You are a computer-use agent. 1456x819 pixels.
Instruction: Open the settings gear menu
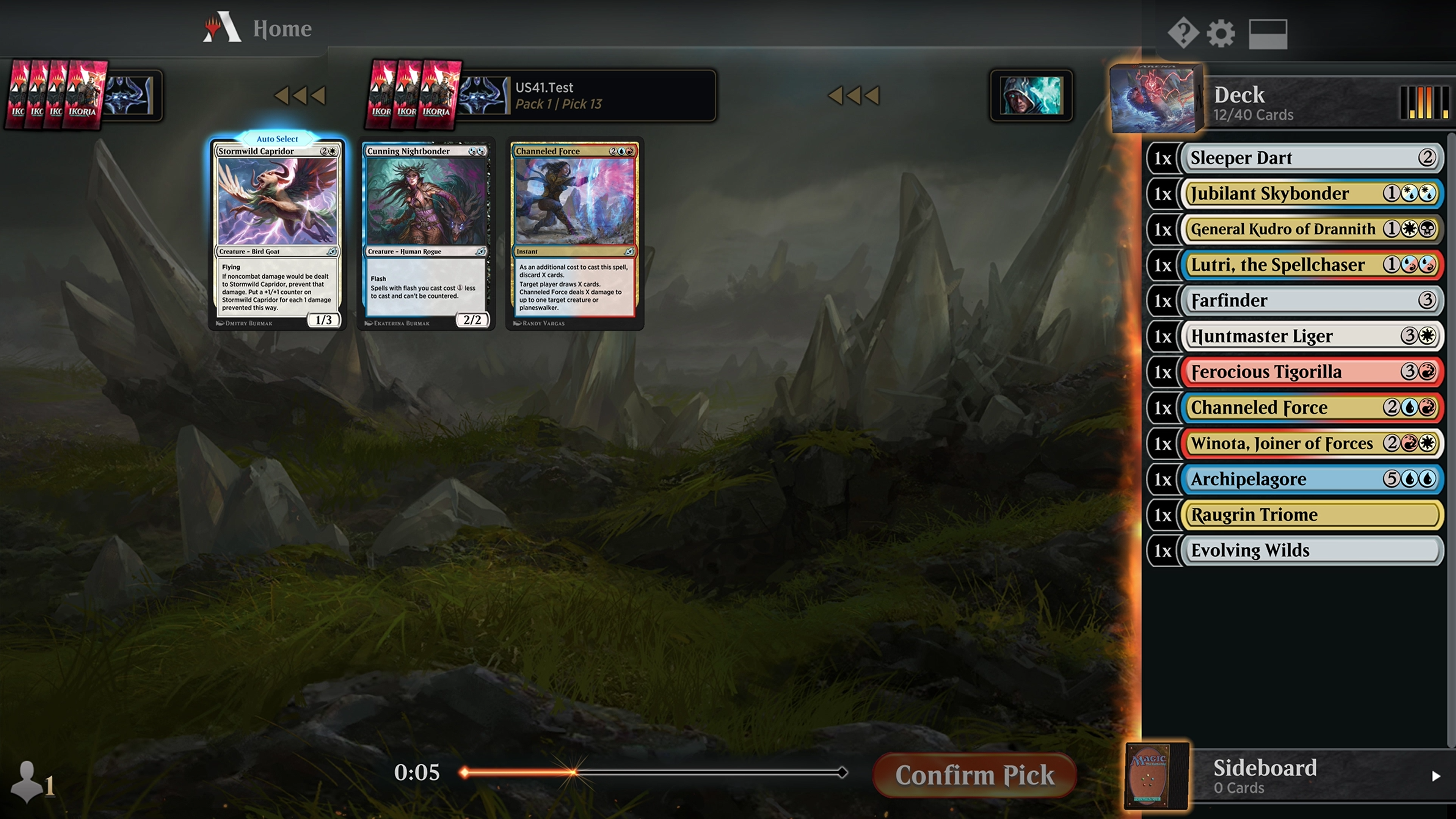tap(1220, 33)
